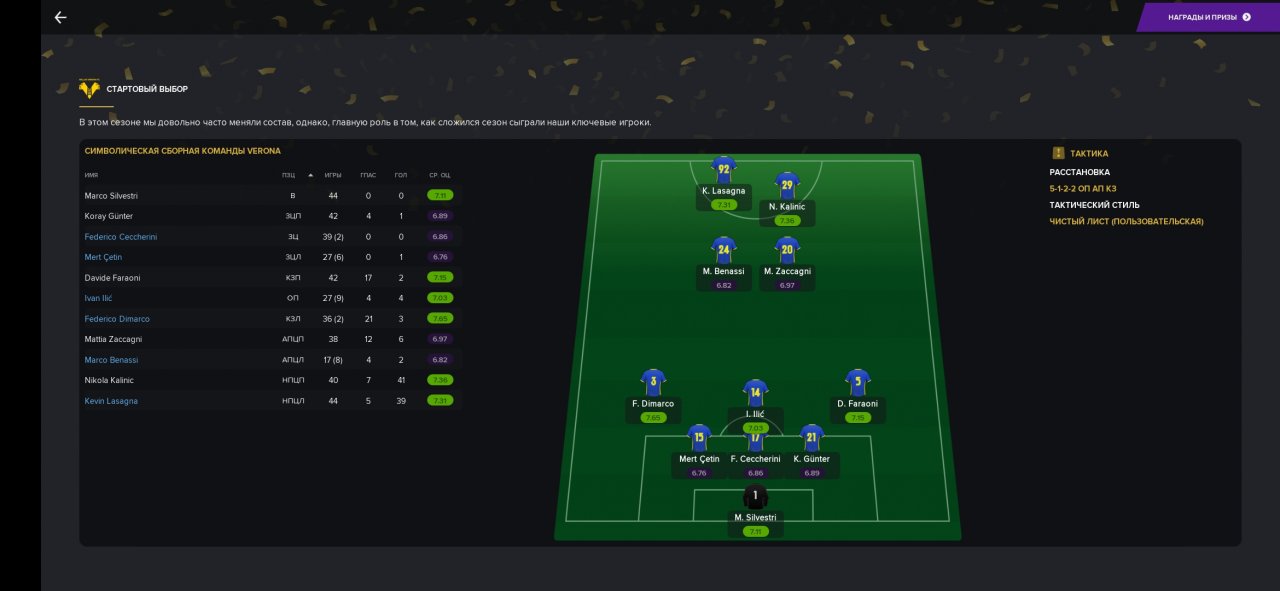The height and width of the screenshot is (591, 1280).
Task: Select Mattia Zaccagni in the list
Action: pyautogui.click(x=113, y=339)
